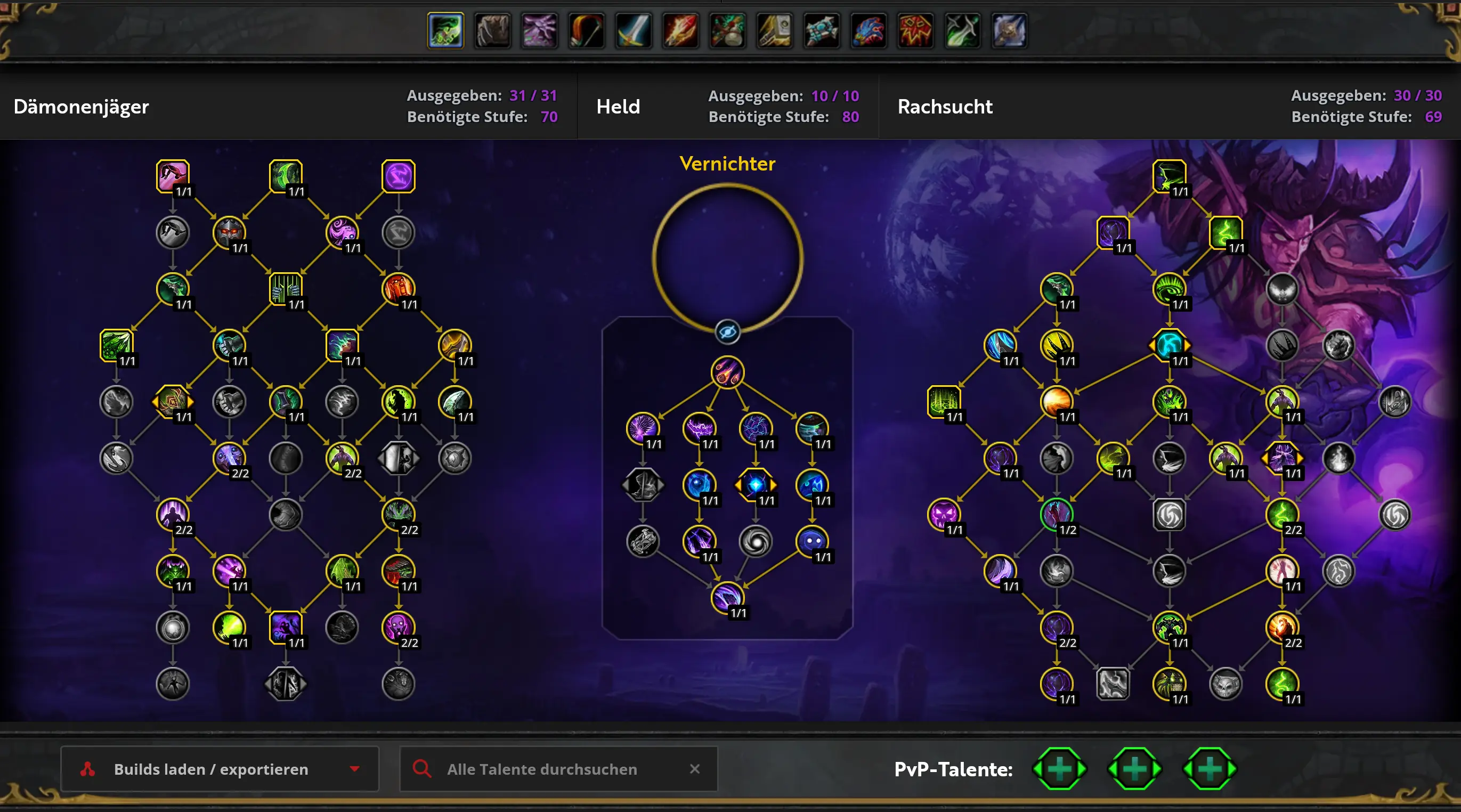Choose the Hunter bow class icon
This screenshot has width=1461, height=812.
pos(587,30)
